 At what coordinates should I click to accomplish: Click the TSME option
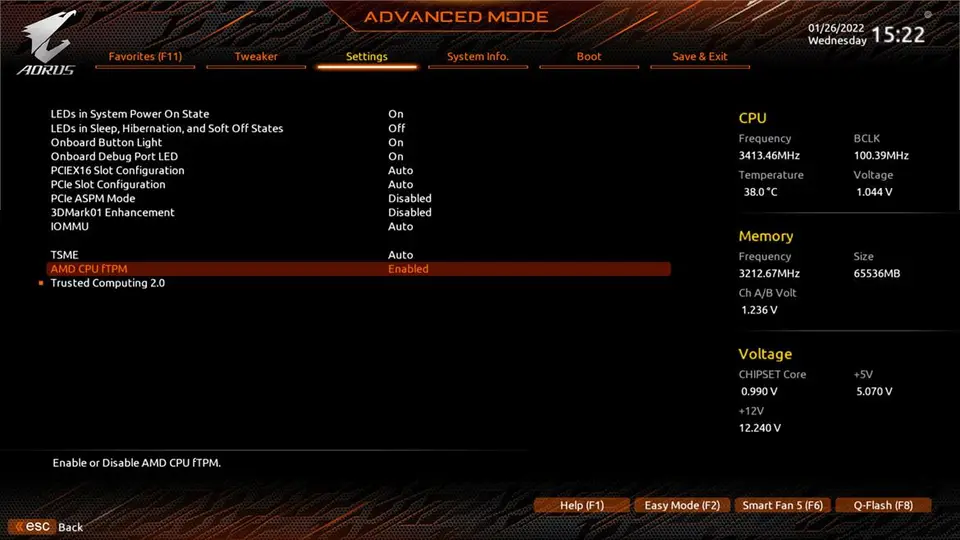pyautogui.click(x=64, y=255)
